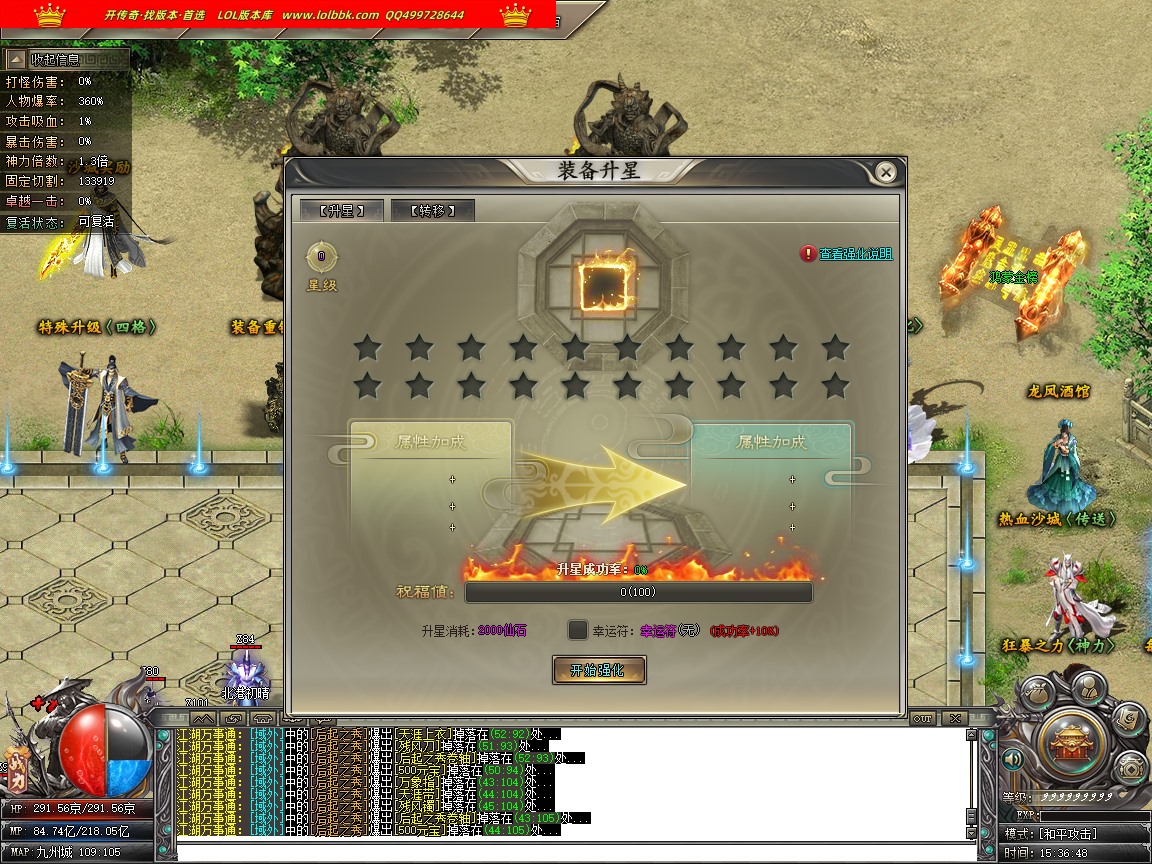Click the X button beside OUT
The width and height of the screenshot is (1152, 864).
tap(955, 718)
